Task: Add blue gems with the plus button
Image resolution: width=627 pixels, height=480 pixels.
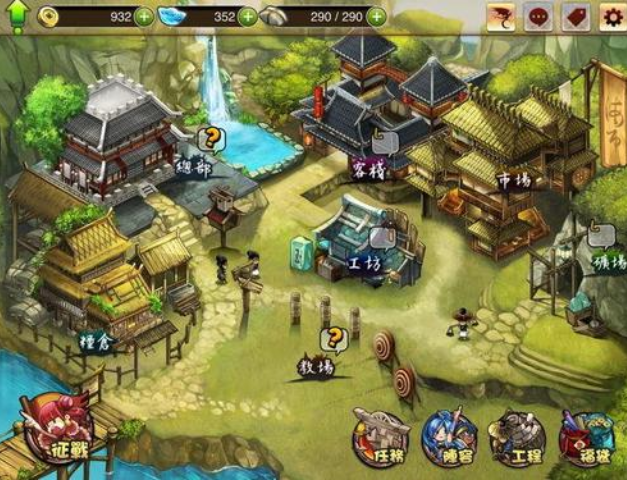Action: click(x=247, y=16)
